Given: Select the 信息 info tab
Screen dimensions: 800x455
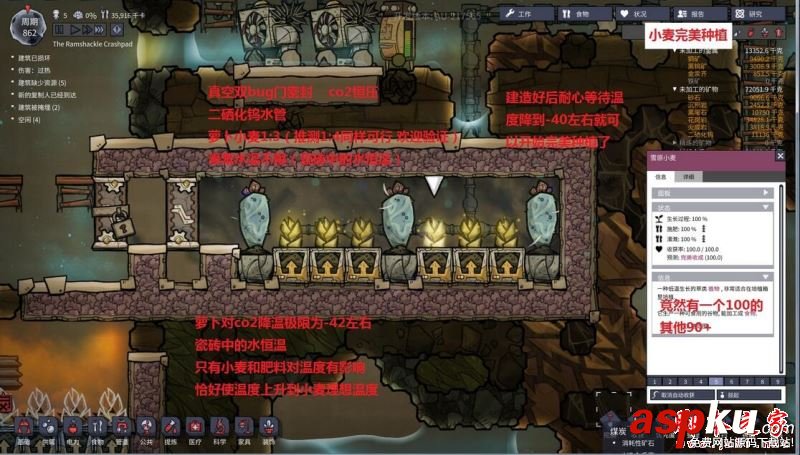Looking at the screenshot, I should pos(661,176).
